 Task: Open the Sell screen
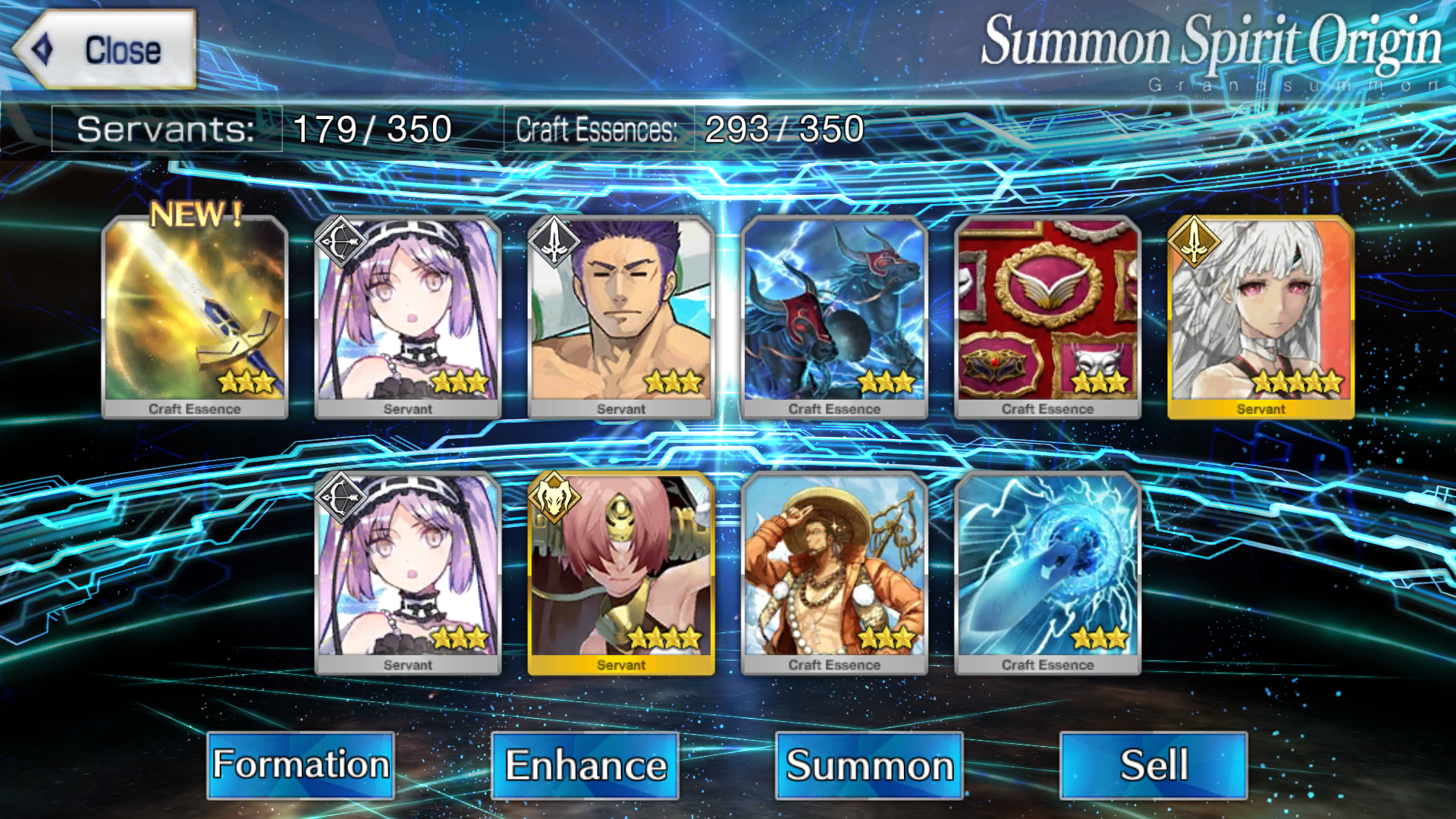point(1153,764)
